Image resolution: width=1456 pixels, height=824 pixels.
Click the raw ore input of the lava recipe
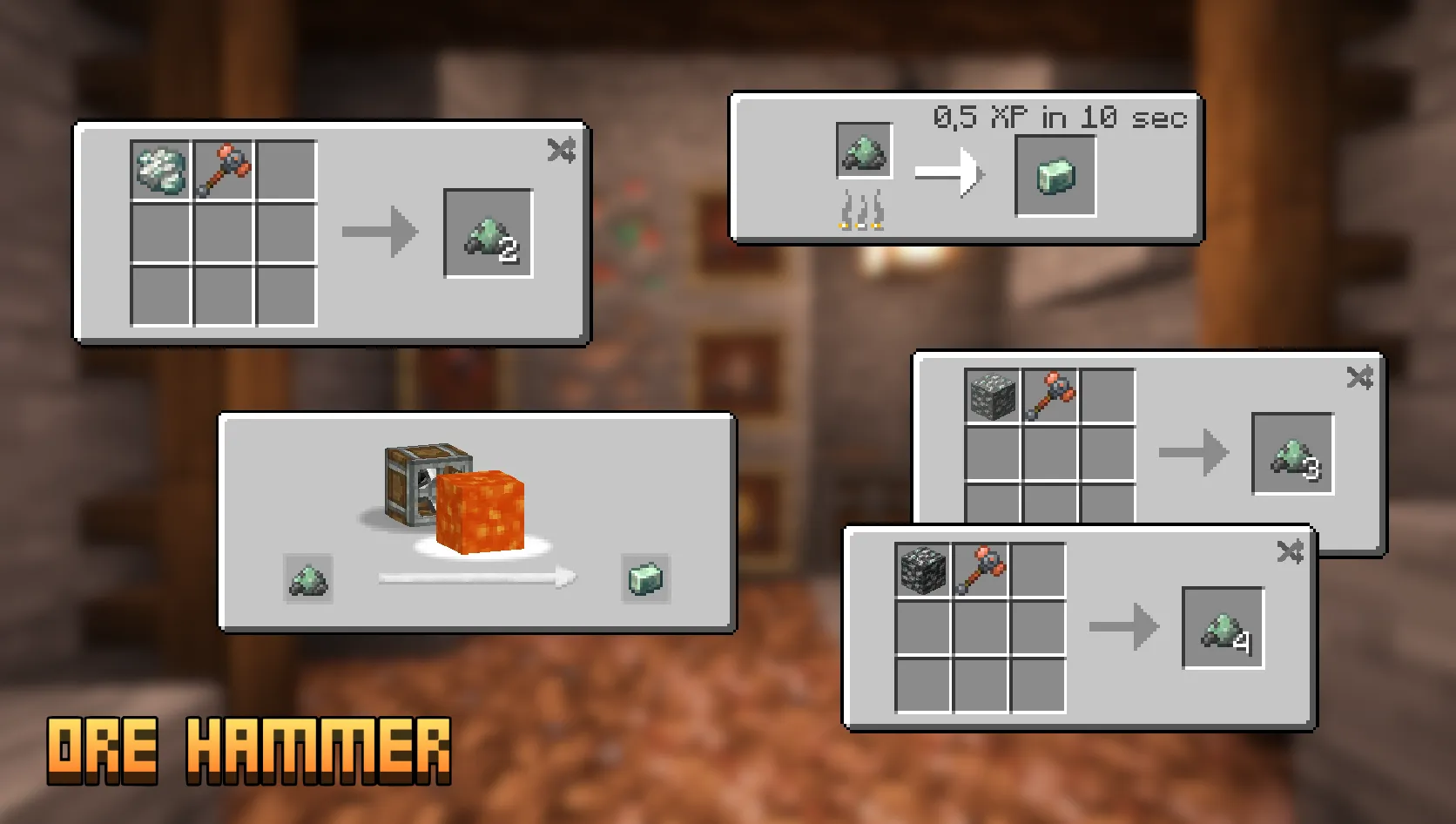click(307, 581)
